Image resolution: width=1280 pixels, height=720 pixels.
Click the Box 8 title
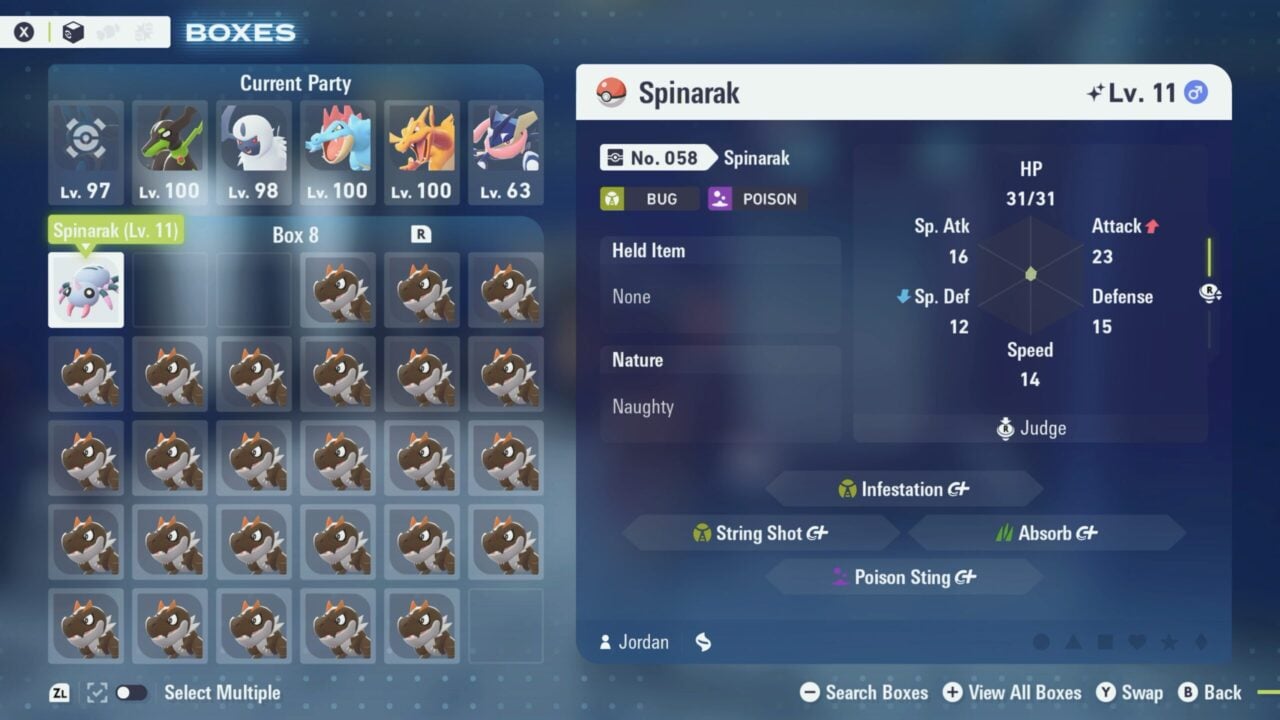click(x=295, y=235)
